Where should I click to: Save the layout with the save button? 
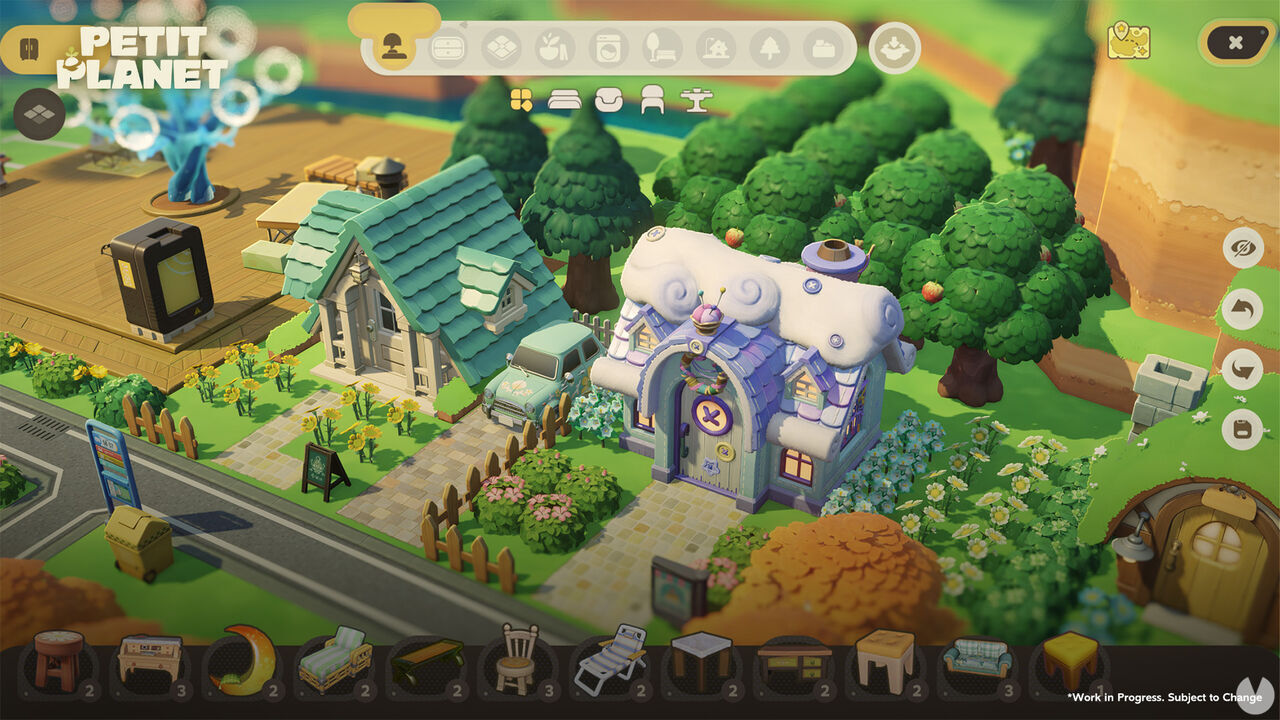click(x=1242, y=429)
